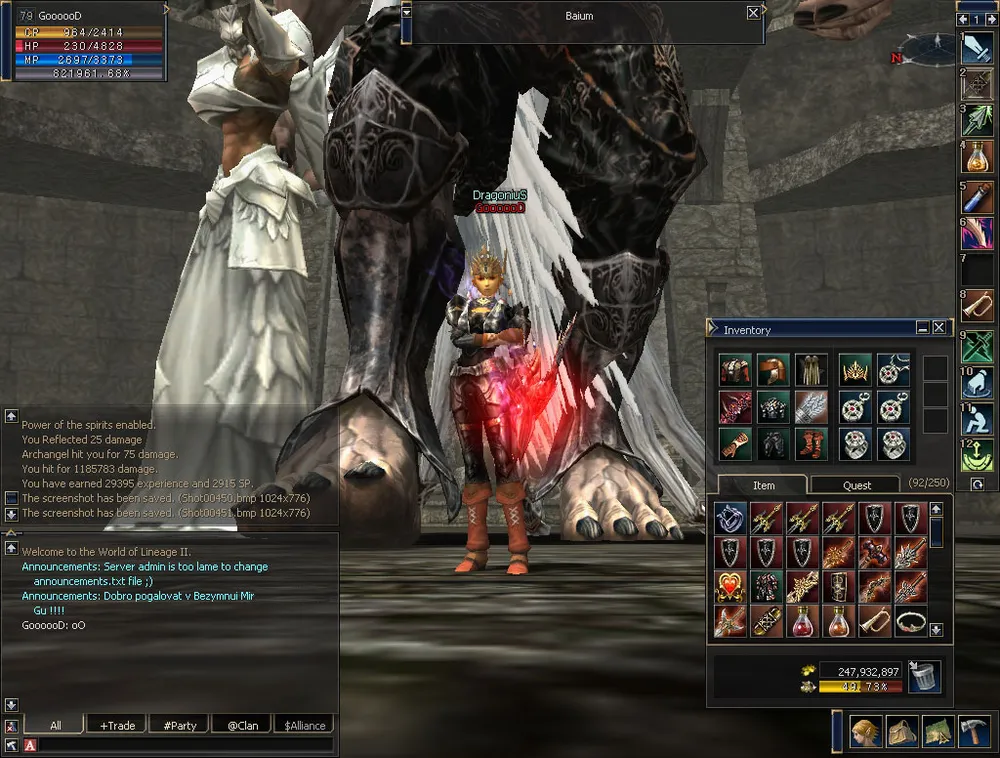Close the Inventory window
Screen dimensions: 1000x758
pyautogui.click(x=939, y=327)
